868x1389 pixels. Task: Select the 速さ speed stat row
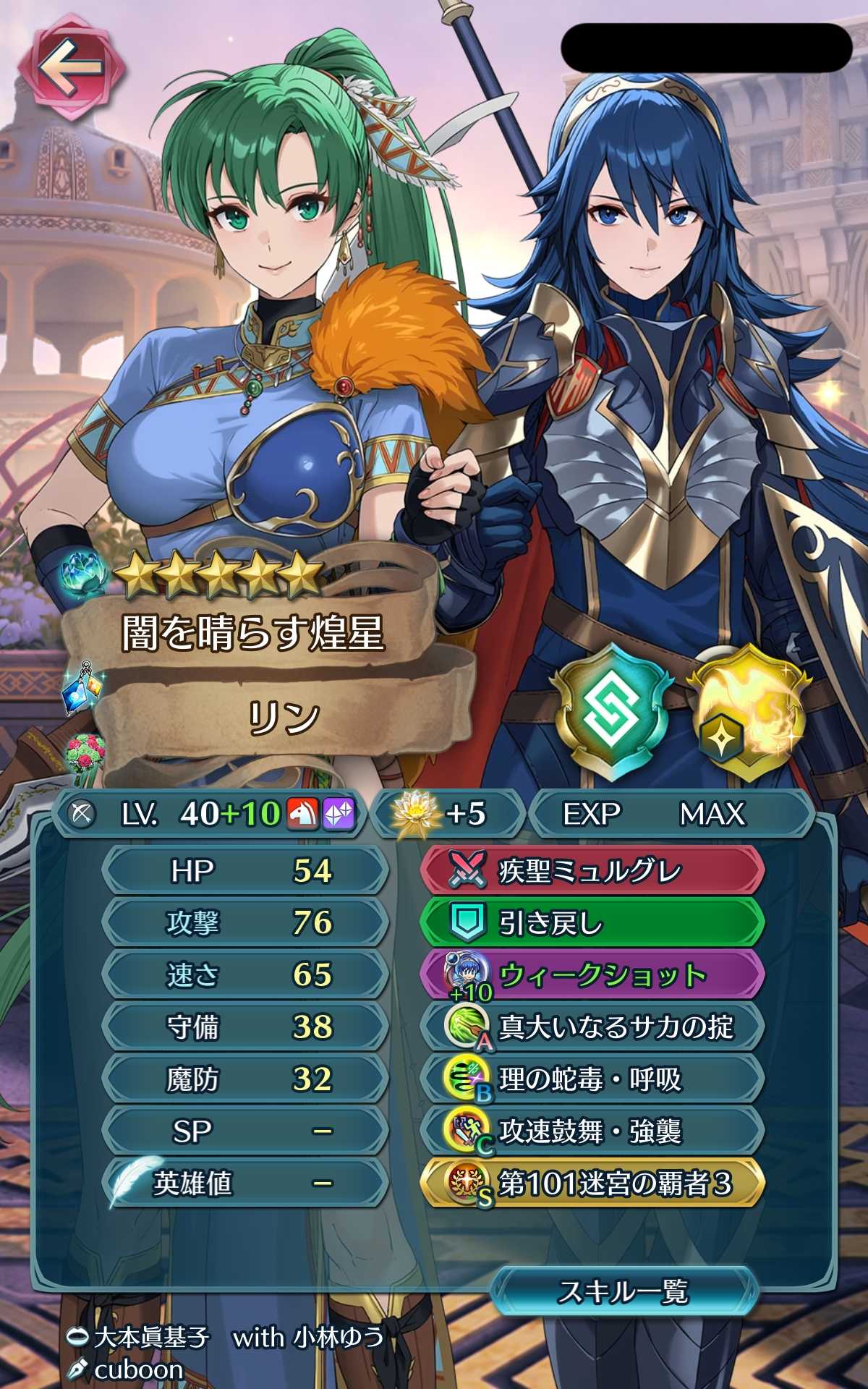[246, 975]
